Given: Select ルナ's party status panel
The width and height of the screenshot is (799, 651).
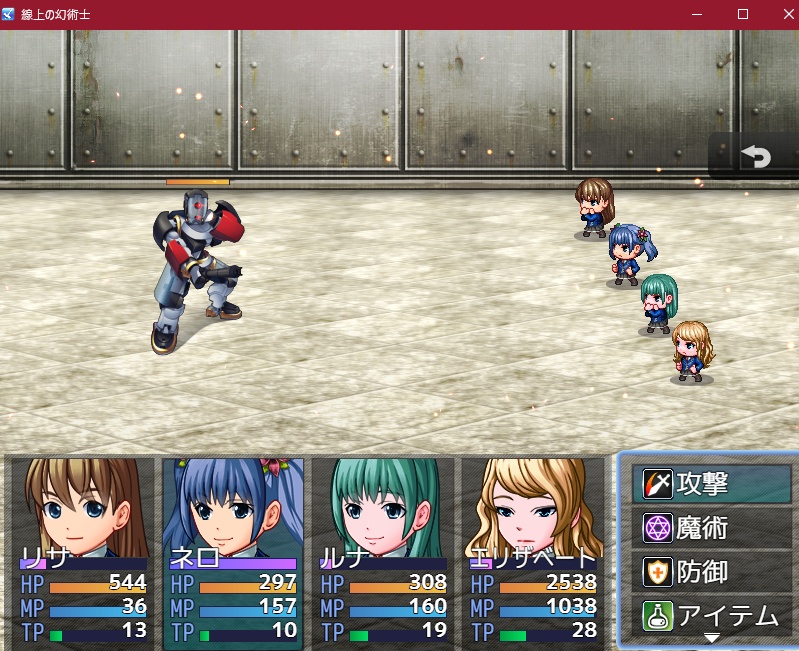Looking at the screenshot, I should 384,551.
